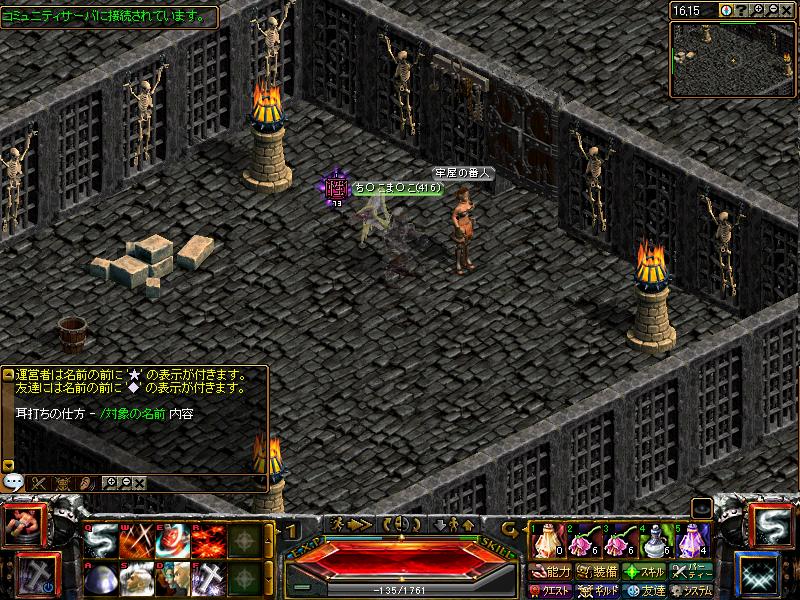This screenshot has height=600, width=800.
Task: Select the fiery explosion skill on R
Action: click(x=208, y=541)
